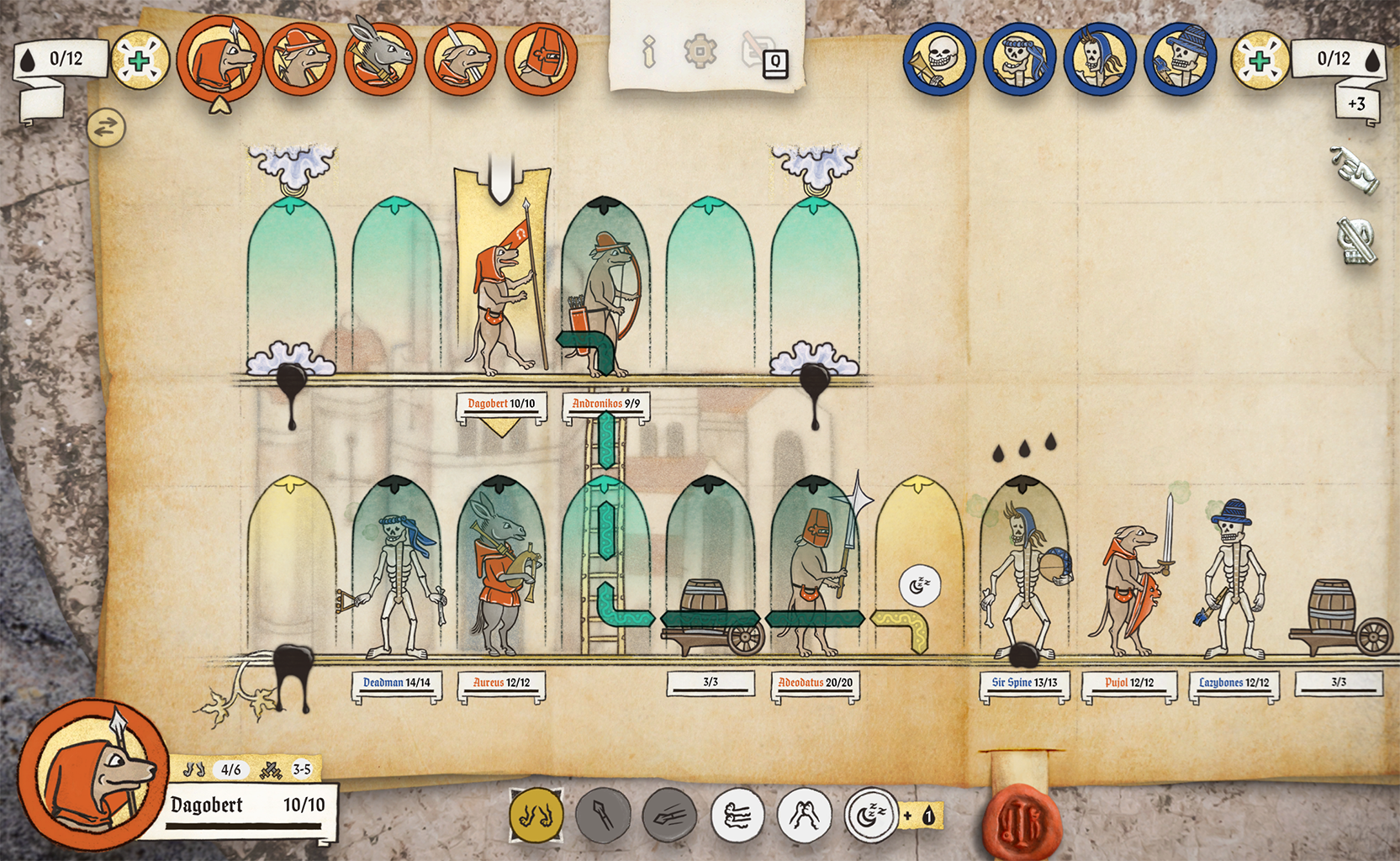Screen dimensions: 1400x861
Task: Click the blue team's green plus button
Action: tap(1260, 61)
